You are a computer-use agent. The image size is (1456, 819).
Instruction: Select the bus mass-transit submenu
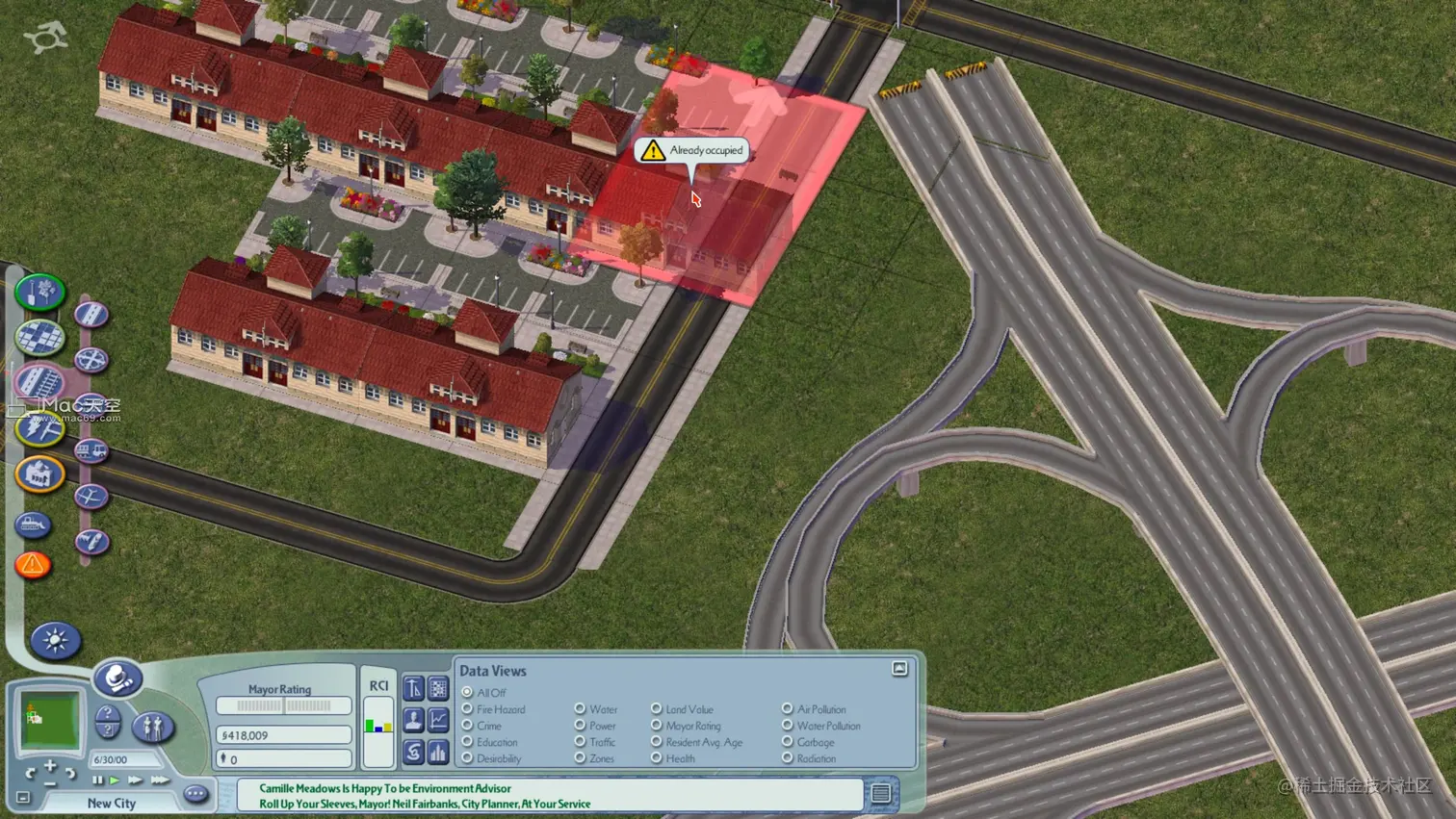(x=91, y=450)
